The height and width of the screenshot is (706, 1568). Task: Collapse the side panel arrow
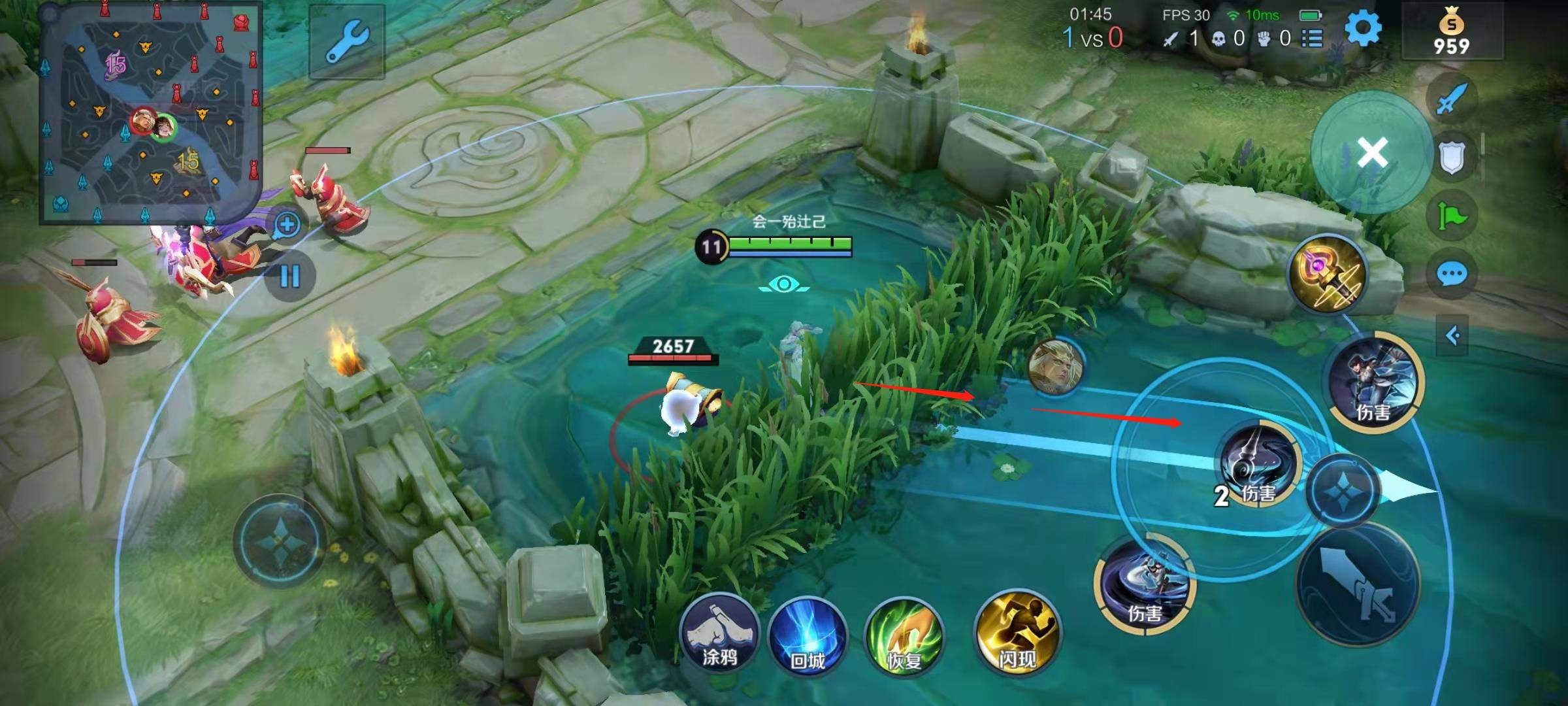(x=1452, y=336)
